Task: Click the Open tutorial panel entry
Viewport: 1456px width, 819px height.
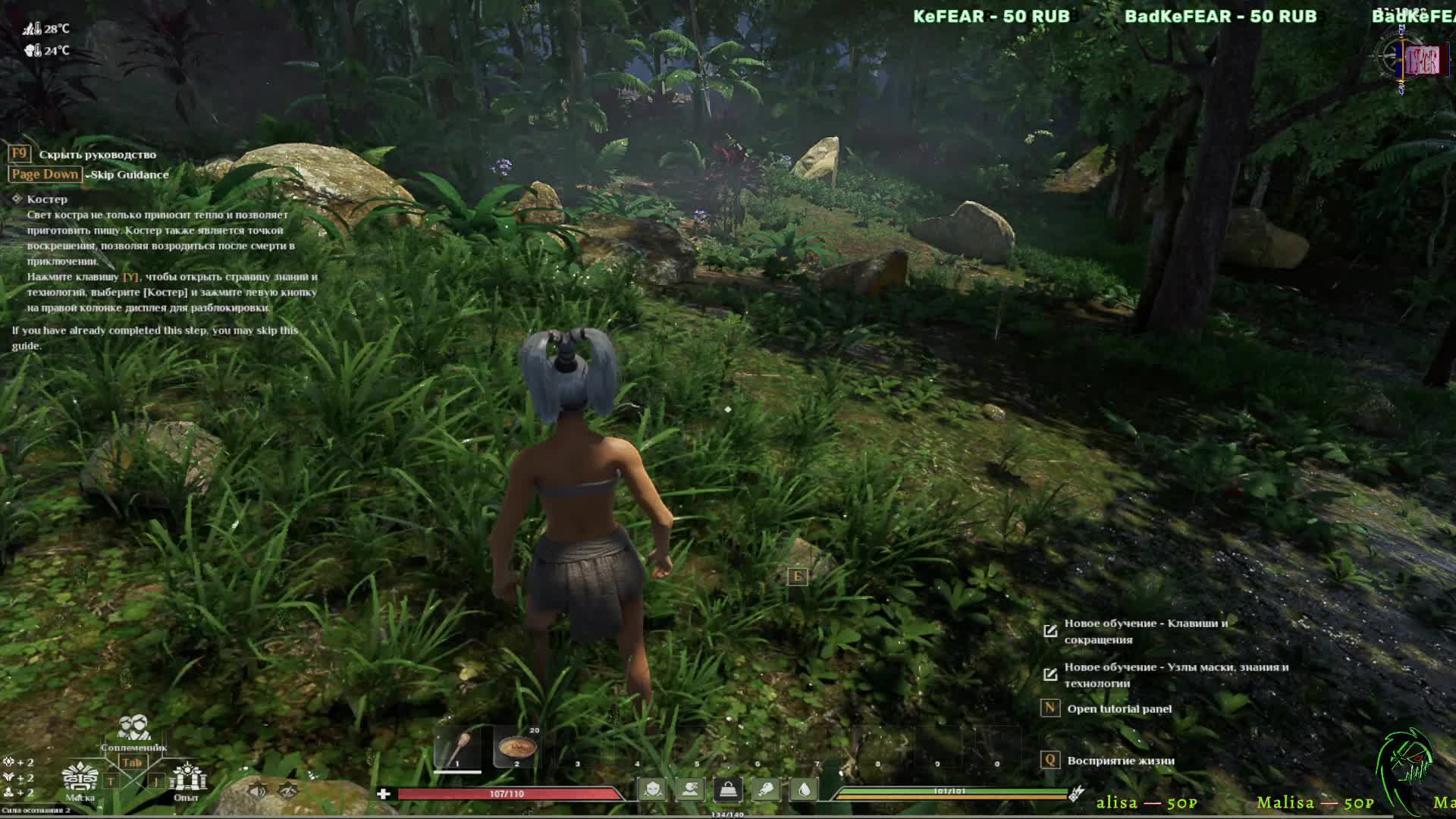Action: coord(1119,709)
